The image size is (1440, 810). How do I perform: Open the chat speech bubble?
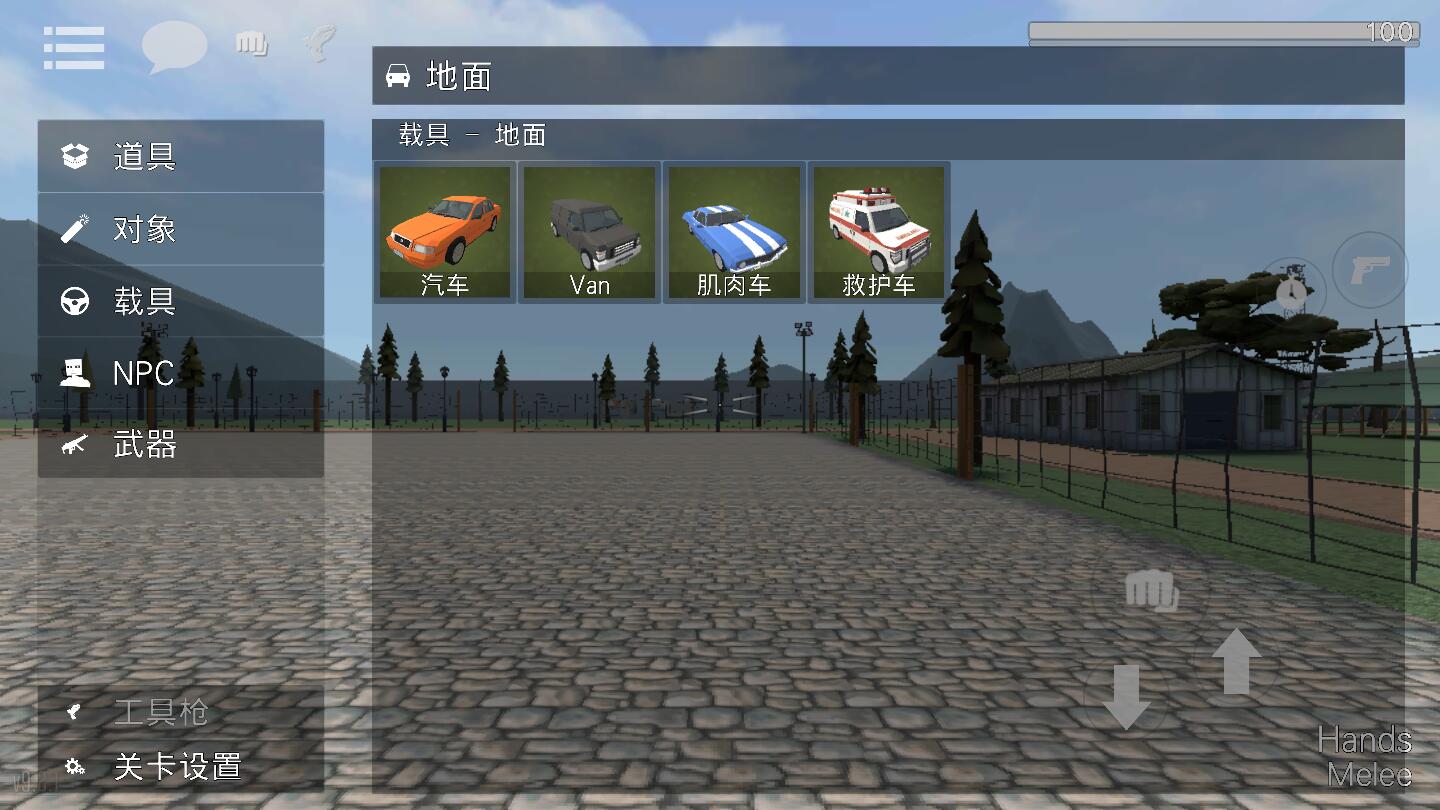tap(174, 46)
